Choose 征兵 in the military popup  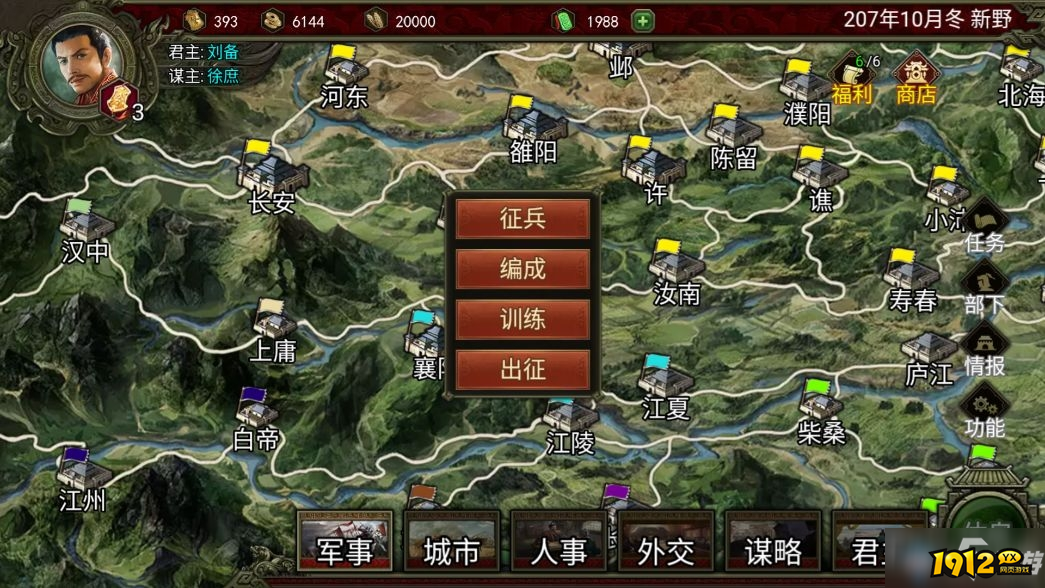pyautogui.click(x=522, y=219)
